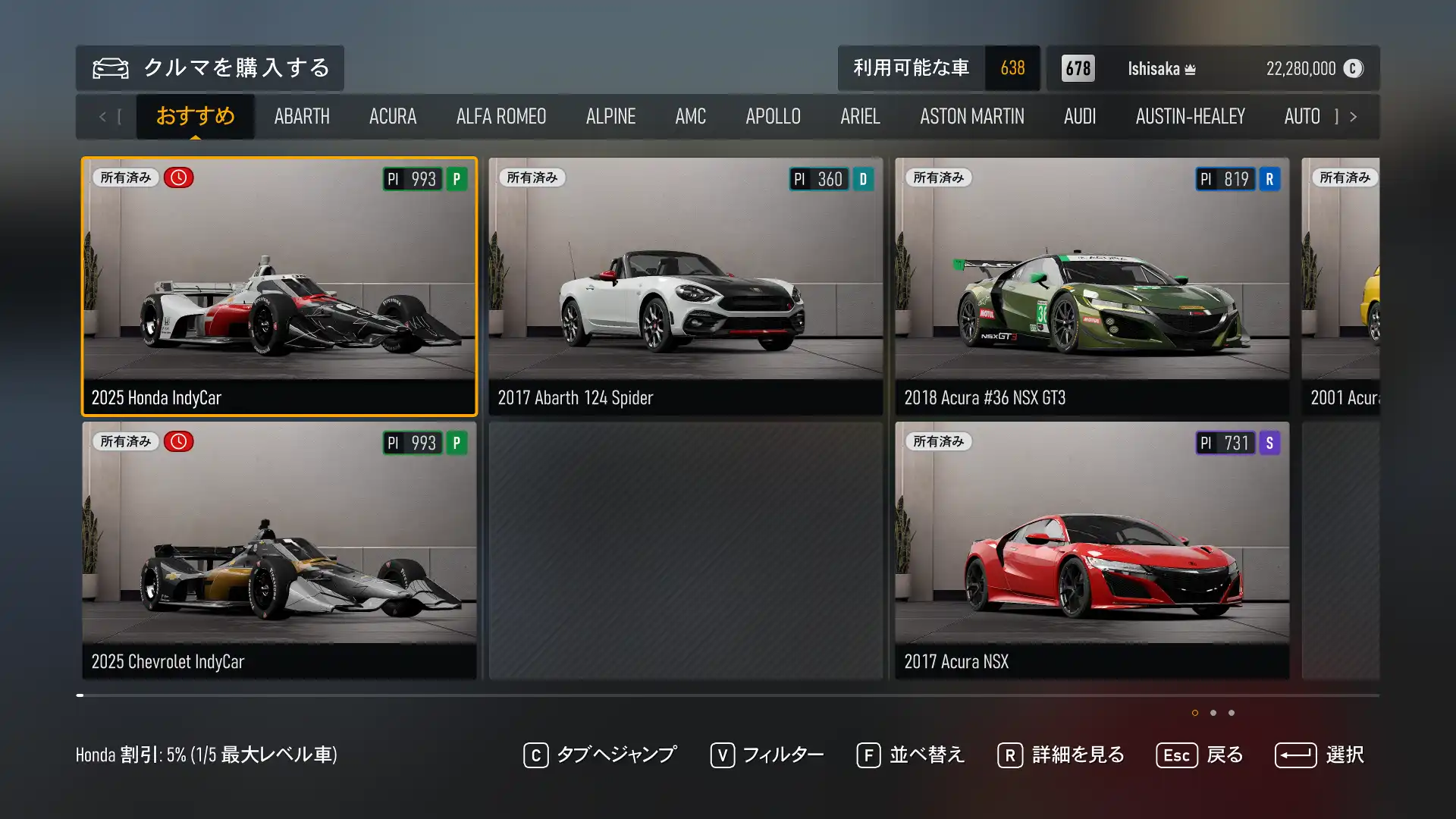Open the おすすめ recommended tab

pyautogui.click(x=195, y=116)
